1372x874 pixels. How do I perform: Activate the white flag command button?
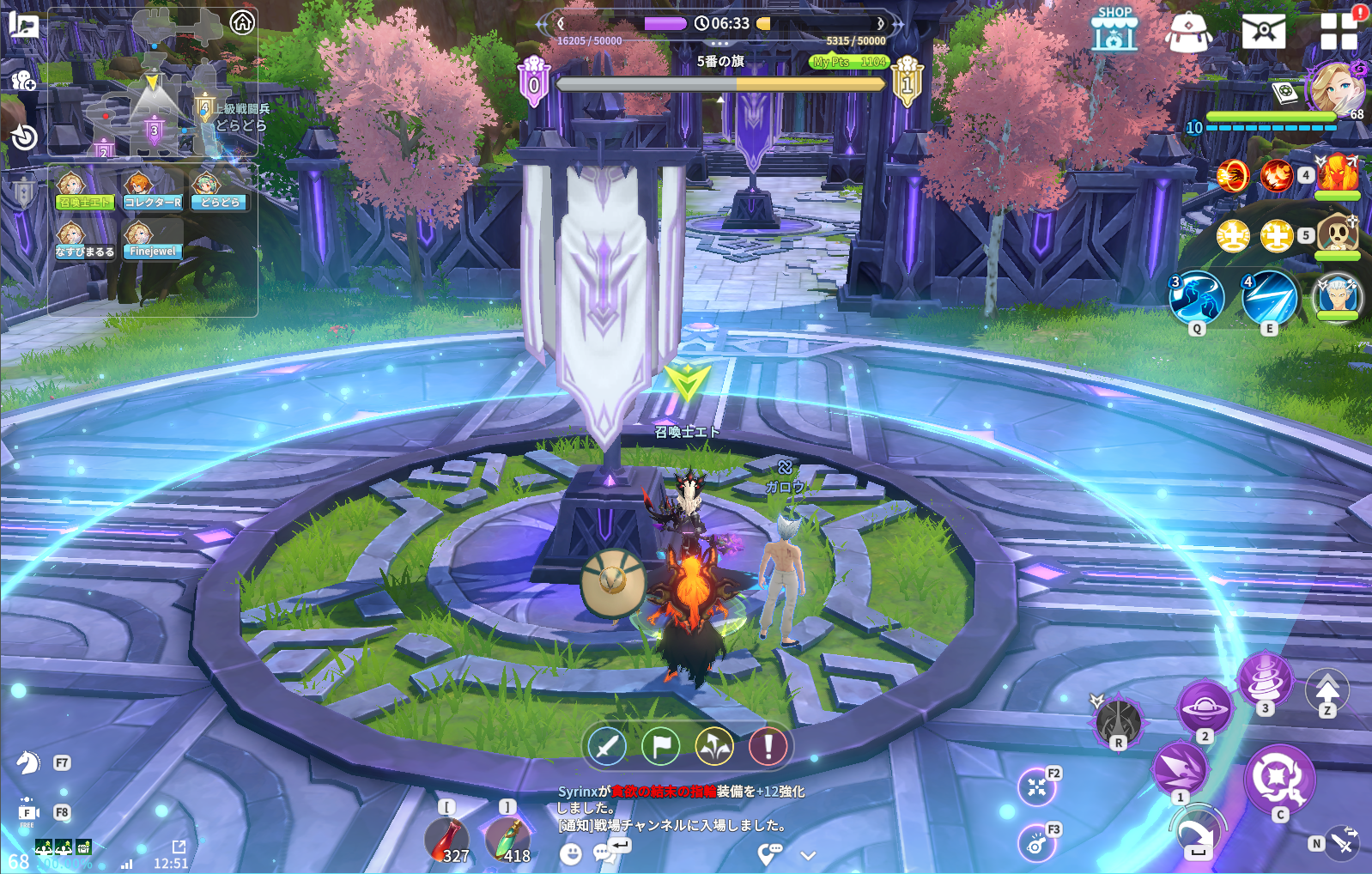click(x=661, y=746)
